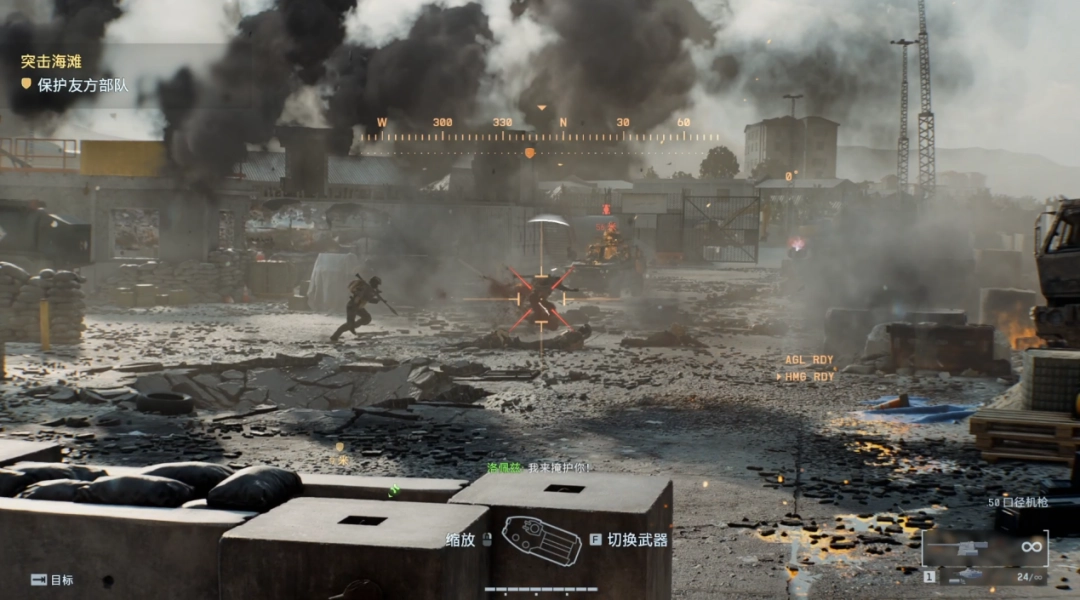
Task: Click the 突击海滩 mission title
Action: (51, 61)
